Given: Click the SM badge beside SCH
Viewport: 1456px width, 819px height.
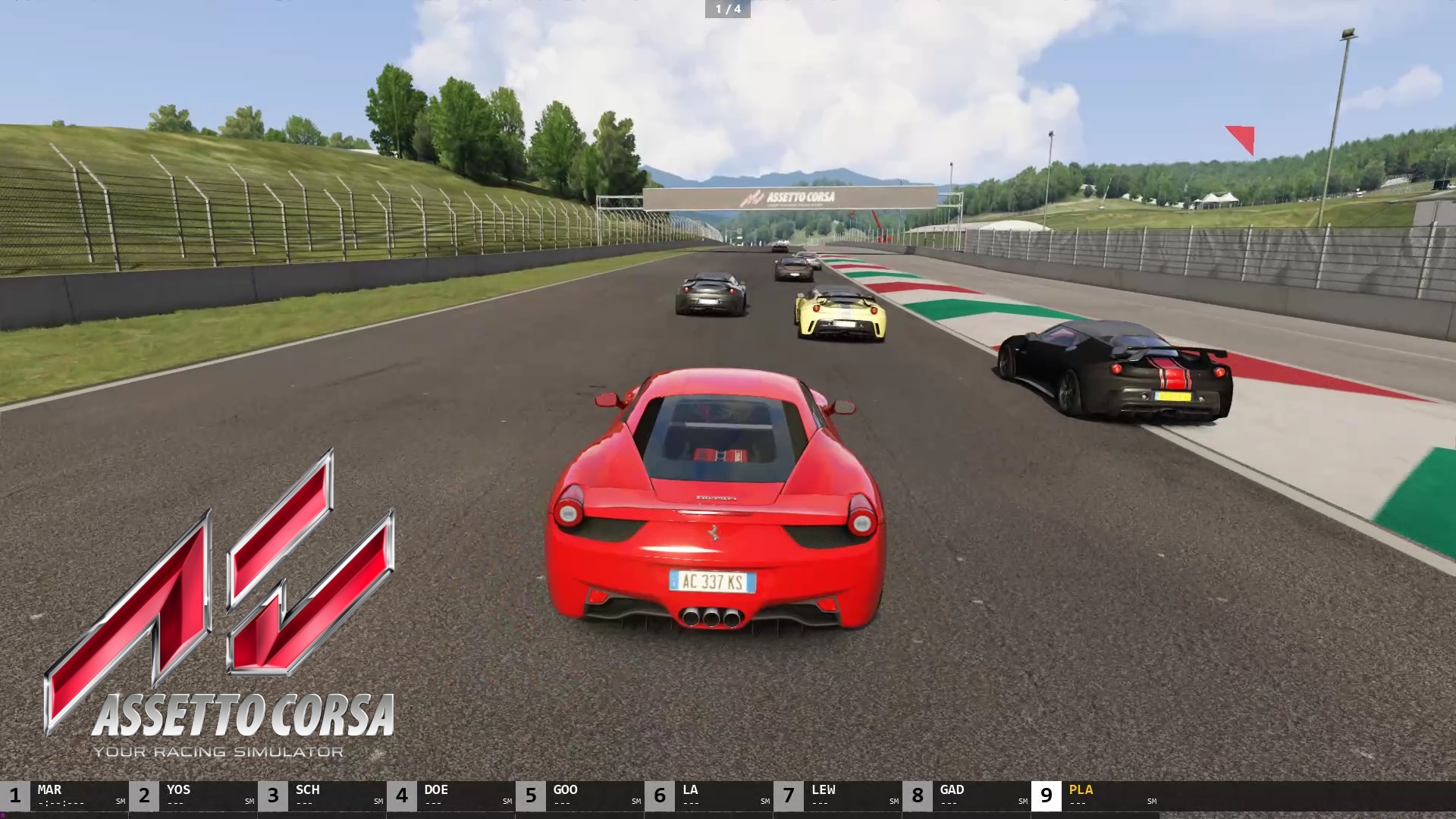Looking at the screenshot, I should [377, 801].
